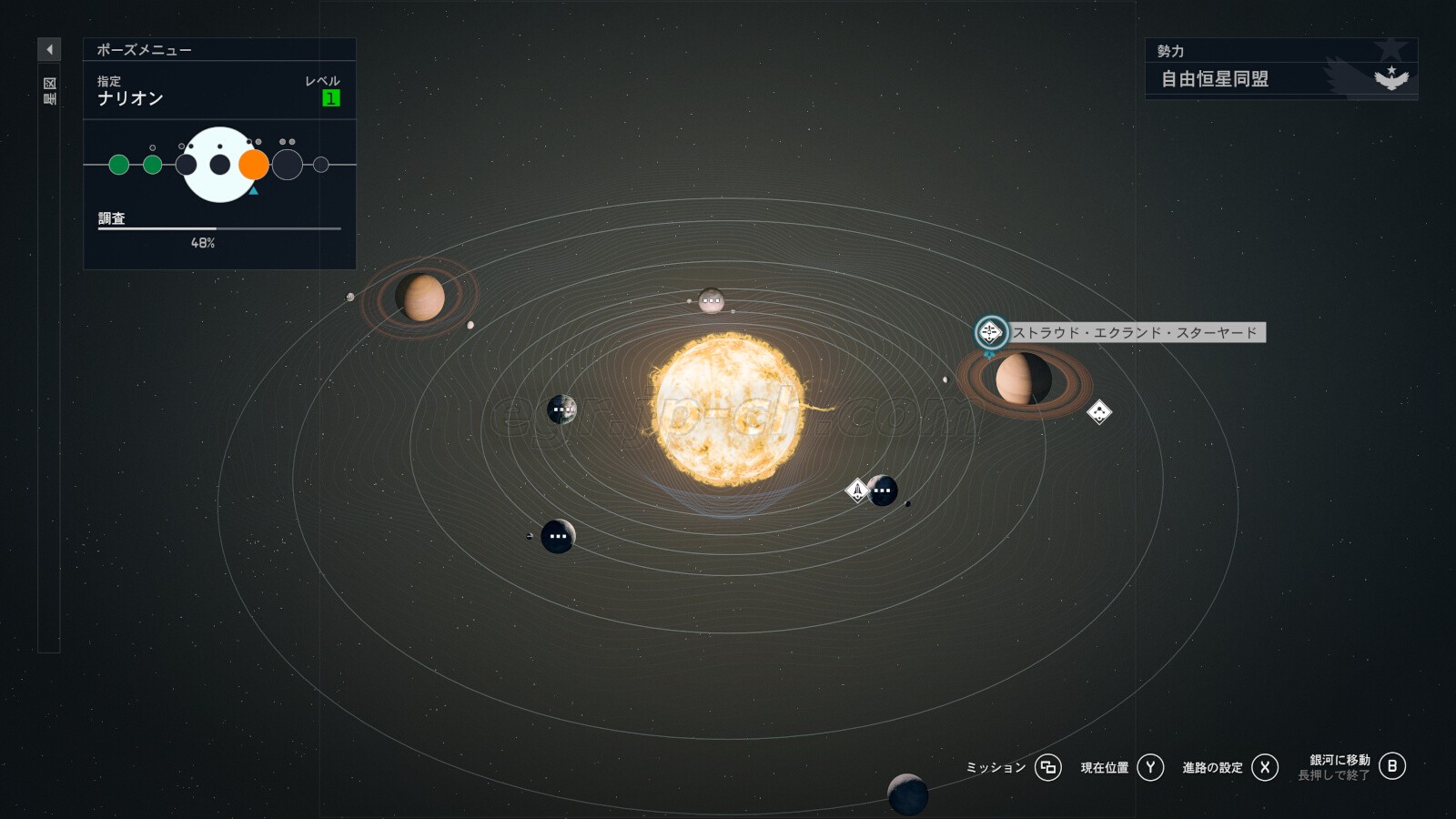Select the dark planet on the outermost orbit
The width and height of the screenshot is (1456, 819).
point(907,794)
